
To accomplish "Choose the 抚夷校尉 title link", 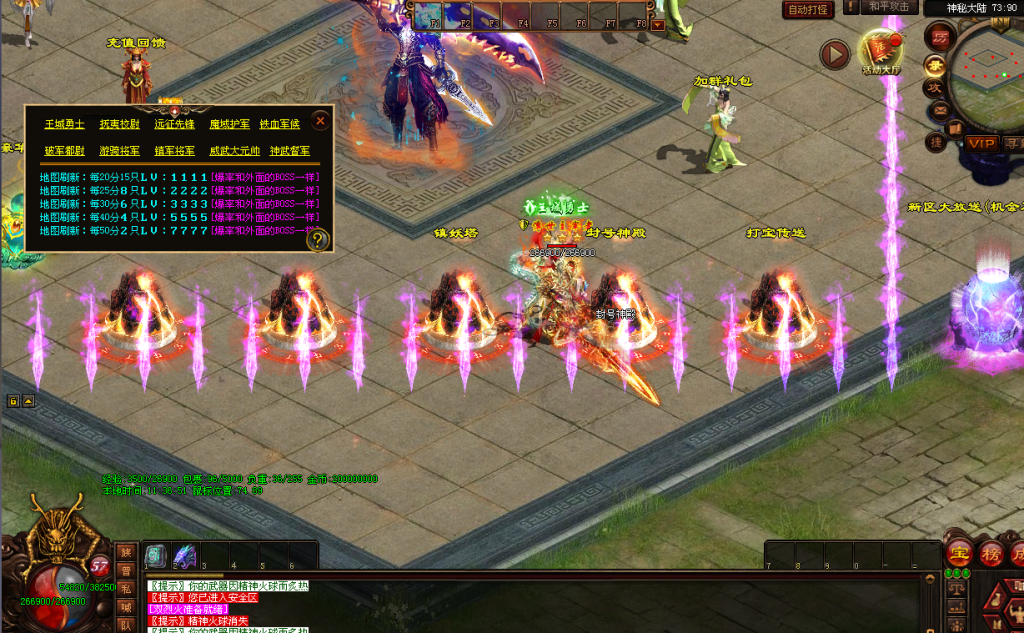I will click(x=119, y=125).
